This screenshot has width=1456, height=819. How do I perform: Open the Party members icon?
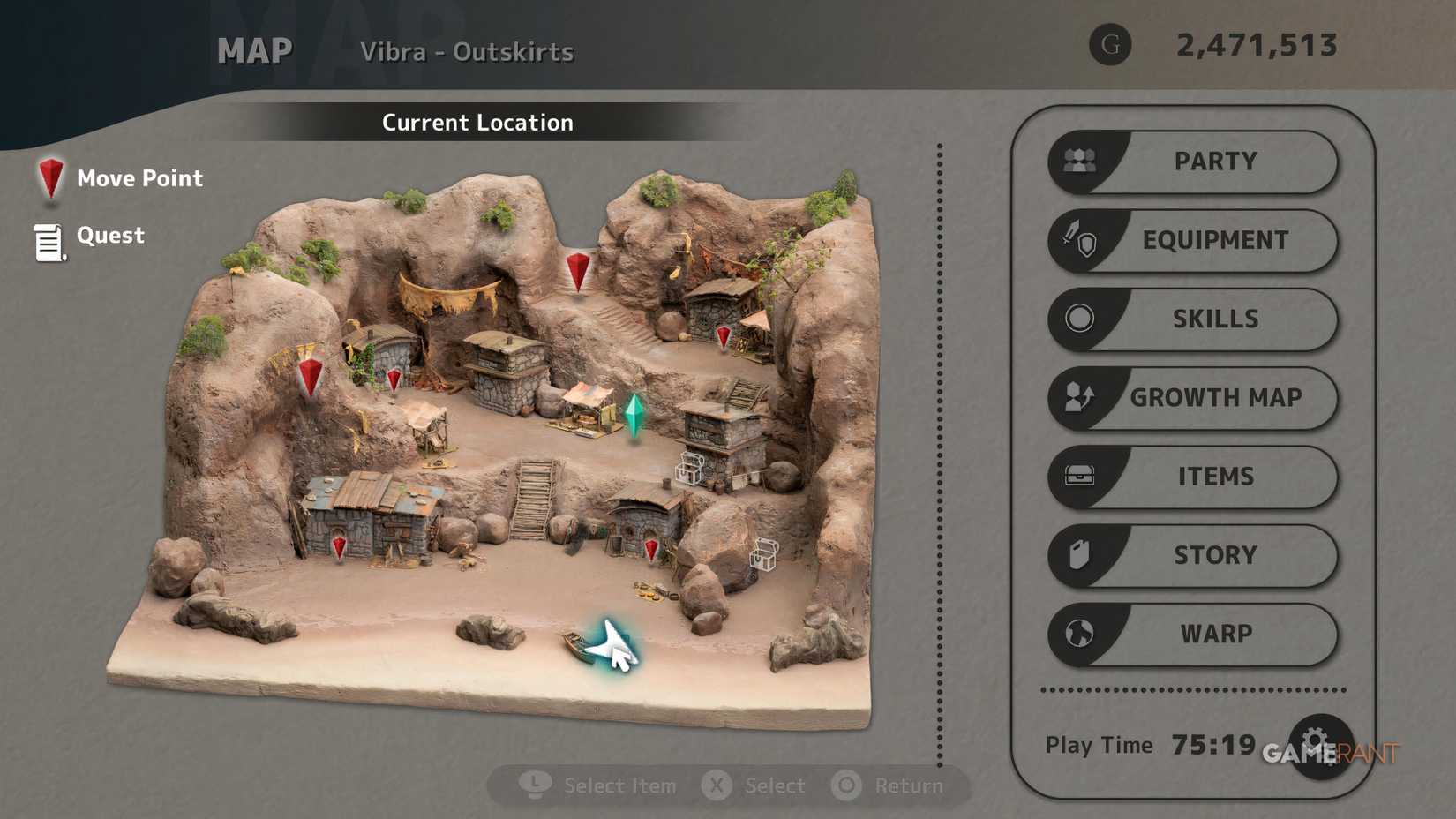point(1080,161)
